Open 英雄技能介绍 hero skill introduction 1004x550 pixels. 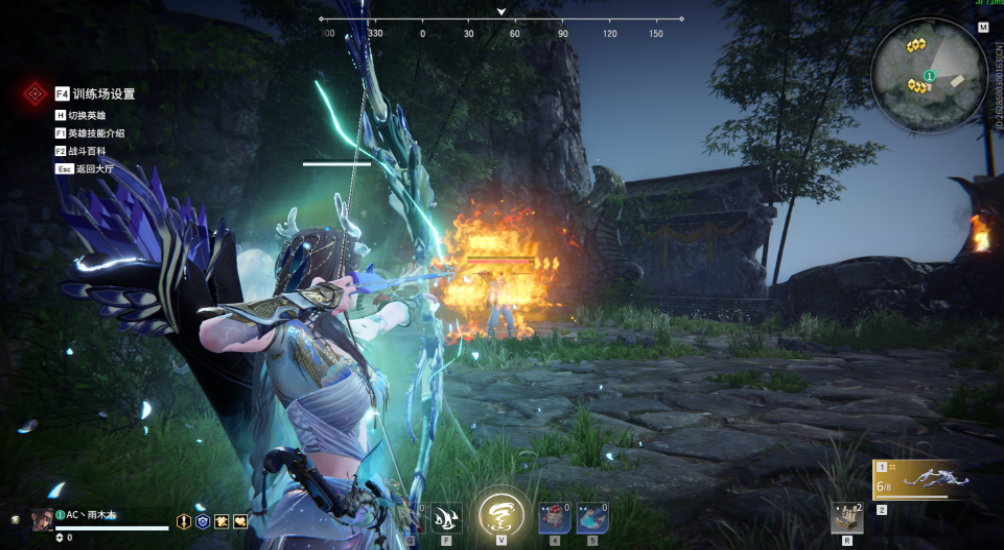pyautogui.click(x=96, y=133)
